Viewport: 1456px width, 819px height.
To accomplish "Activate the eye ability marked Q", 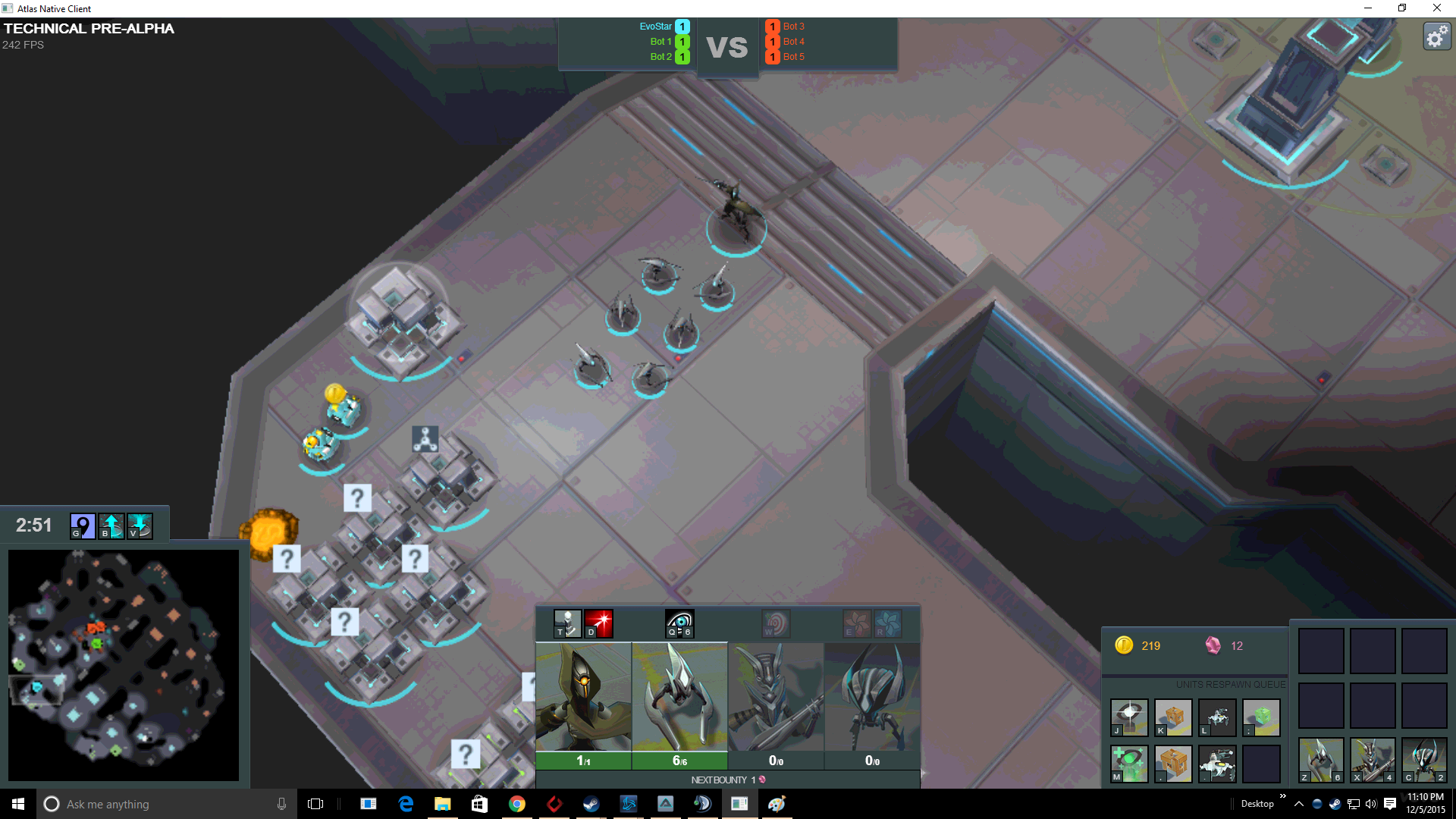I will (679, 623).
